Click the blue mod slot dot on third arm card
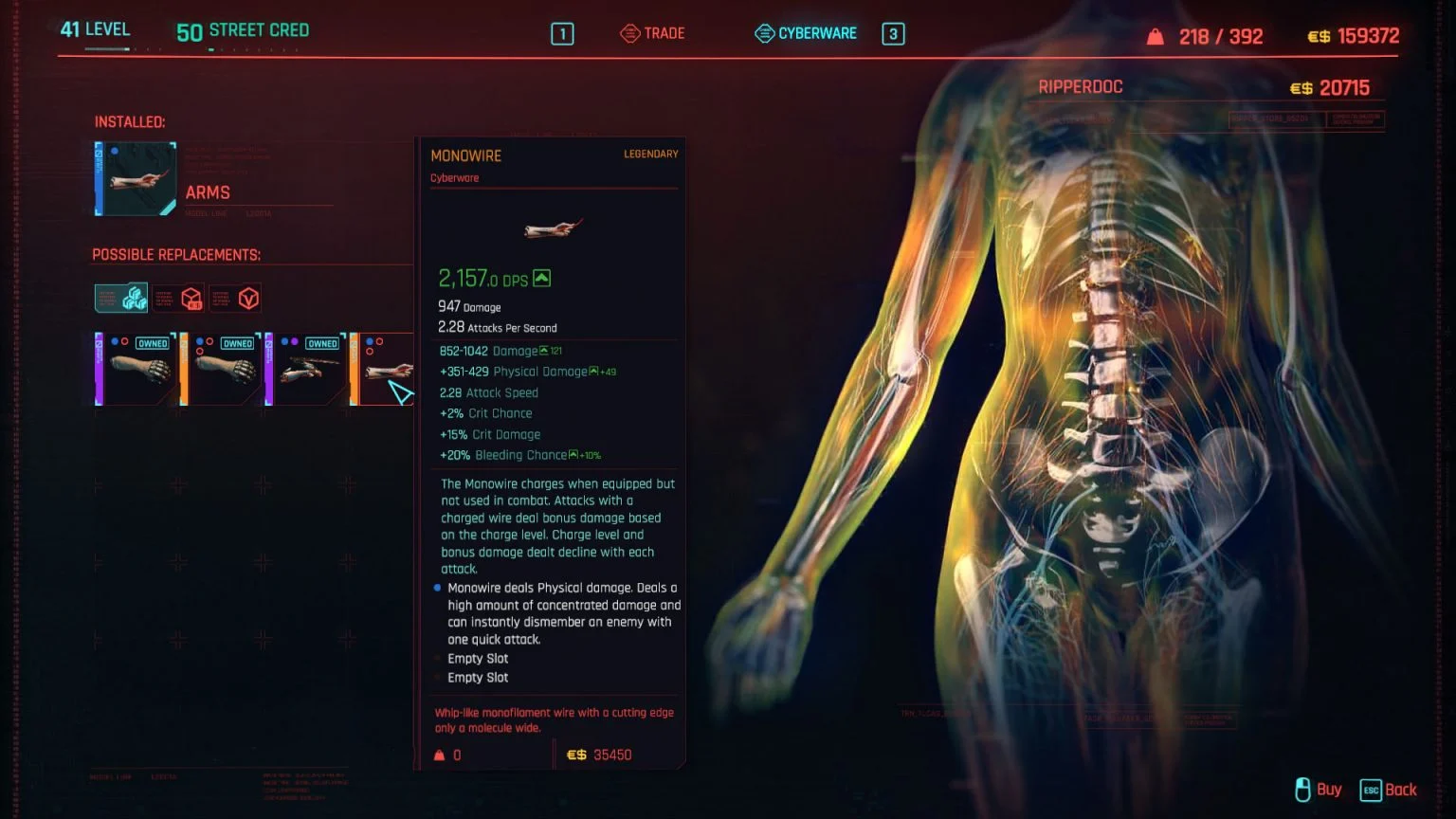1456x819 pixels. (x=283, y=342)
